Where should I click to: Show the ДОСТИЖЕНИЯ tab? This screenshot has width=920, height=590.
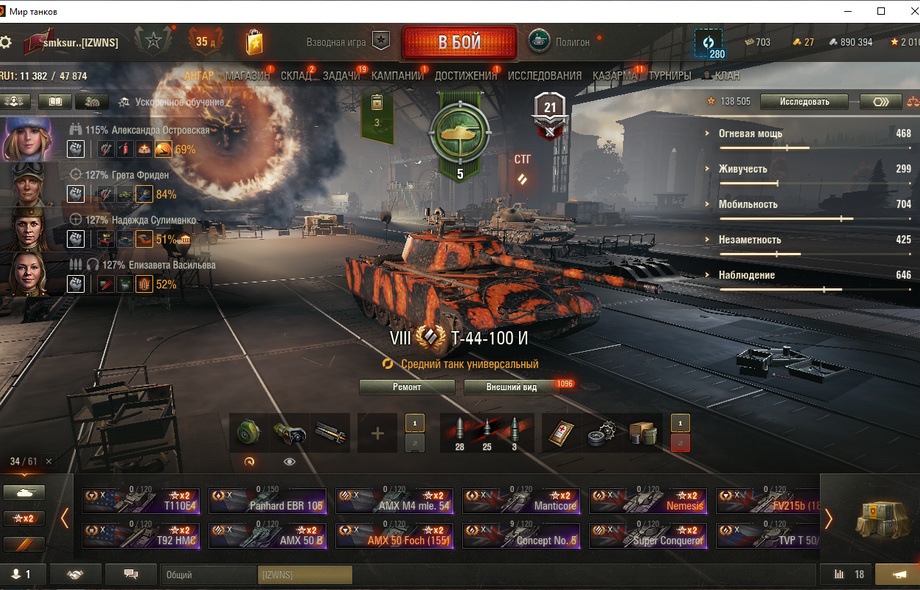466,76
